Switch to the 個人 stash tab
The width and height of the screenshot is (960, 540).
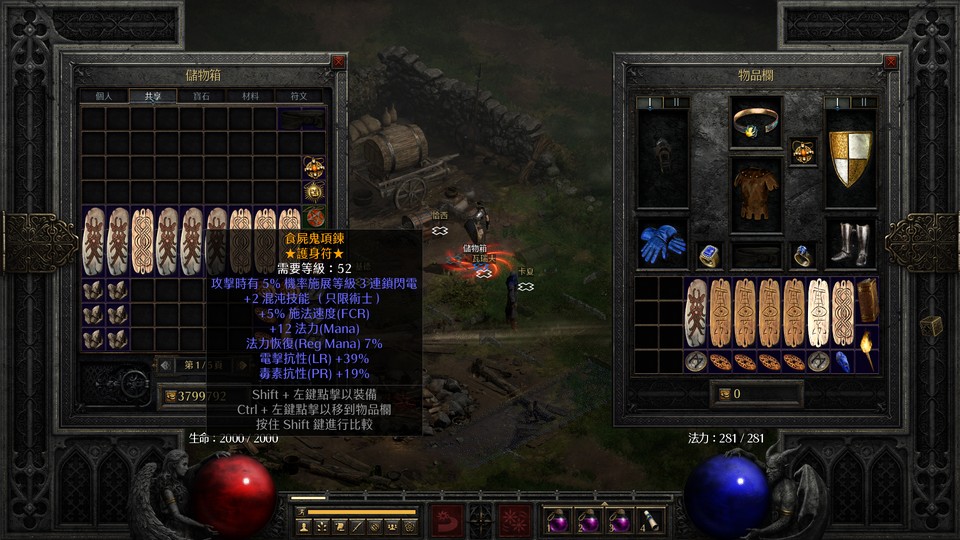[103, 97]
